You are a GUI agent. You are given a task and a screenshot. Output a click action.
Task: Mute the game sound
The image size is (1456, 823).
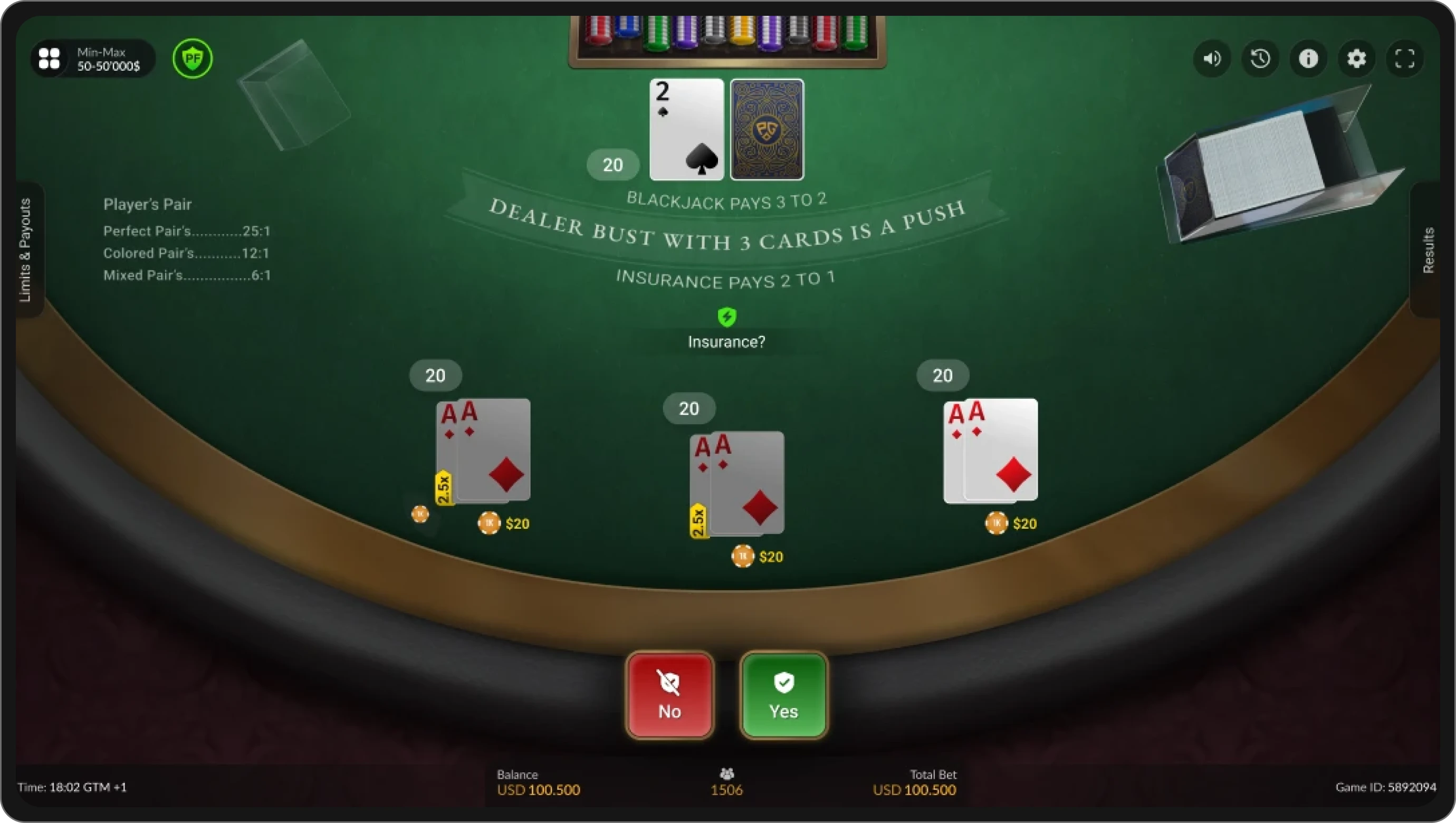click(1211, 59)
